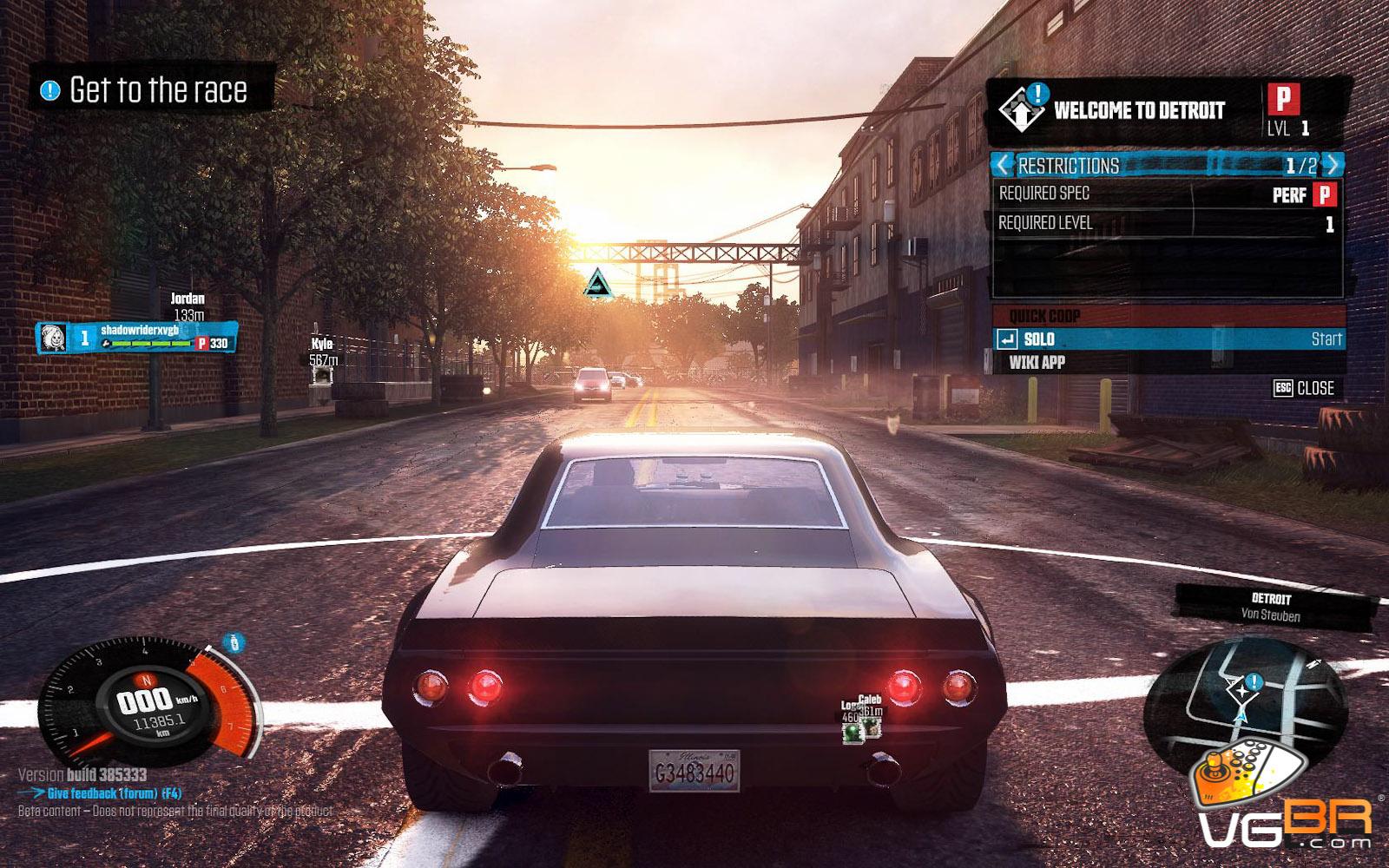Select the shadowriderxvgb player card
The width and height of the screenshot is (1389, 868).
137,338
